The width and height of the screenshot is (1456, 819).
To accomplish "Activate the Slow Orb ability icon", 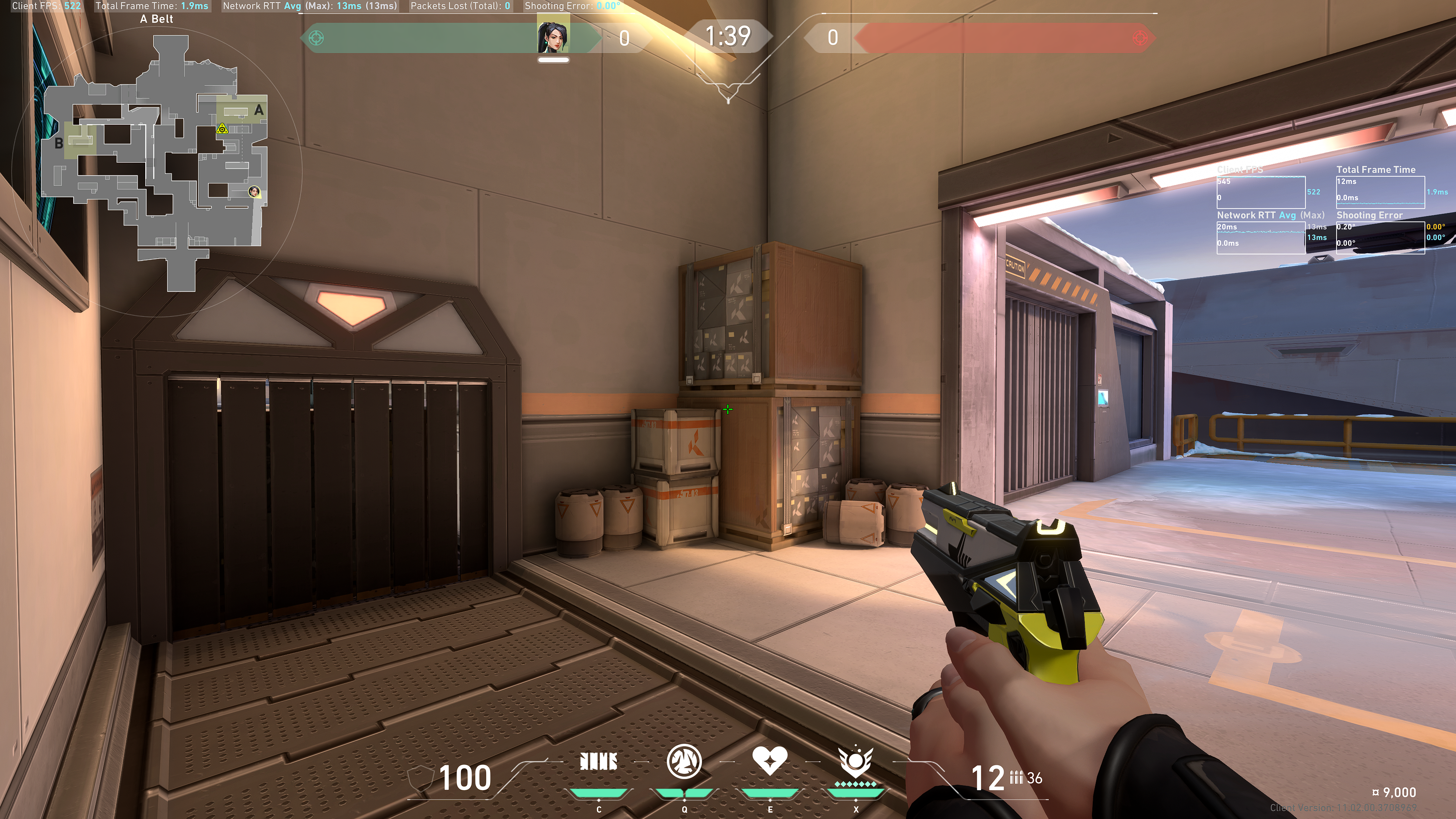I will [684, 761].
